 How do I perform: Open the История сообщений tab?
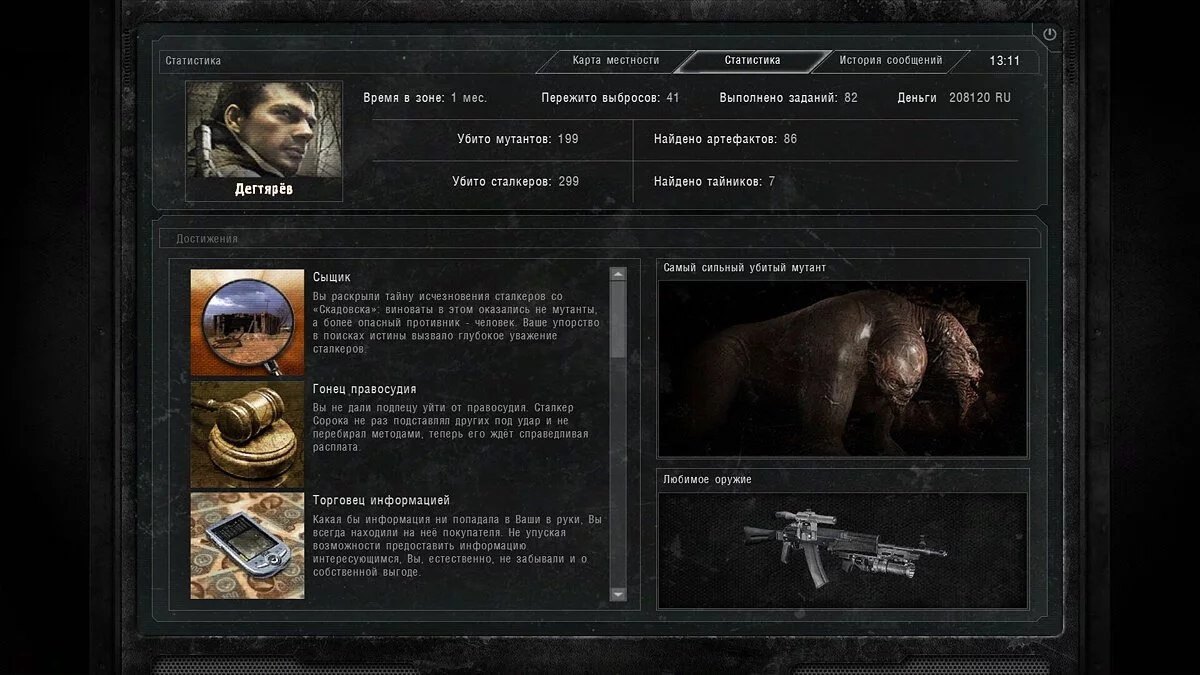(x=890, y=61)
